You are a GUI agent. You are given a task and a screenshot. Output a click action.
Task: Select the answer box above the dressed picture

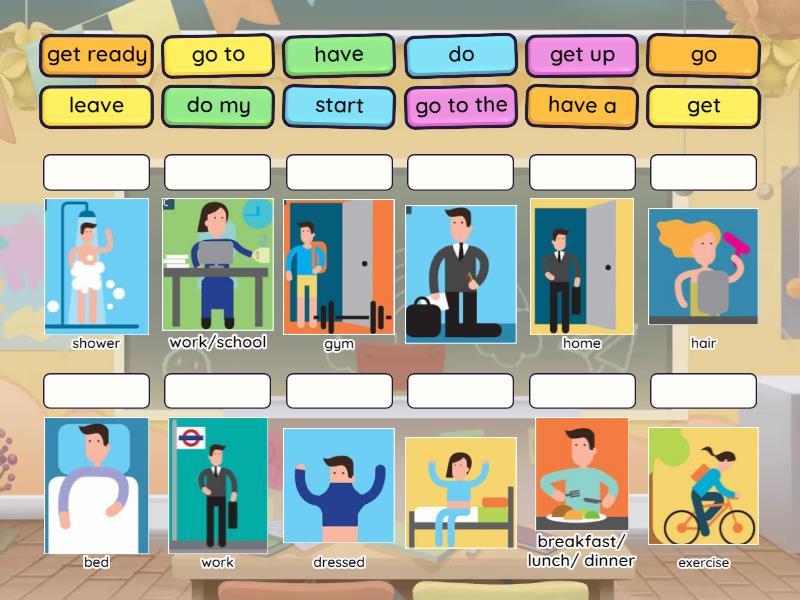coord(339,391)
